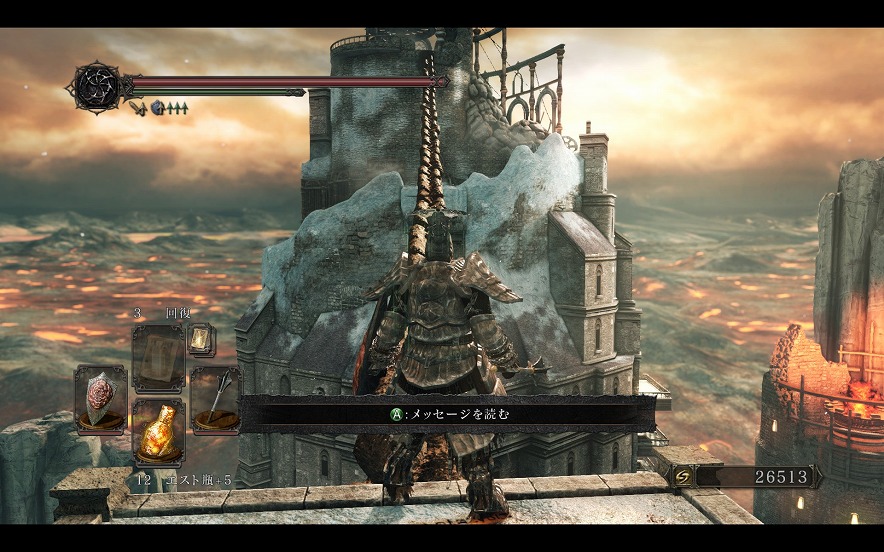Viewport: 884px width, 552px height.
Task: Click the sword attack buff status icon
Action: pyautogui.click(x=139, y=105)
